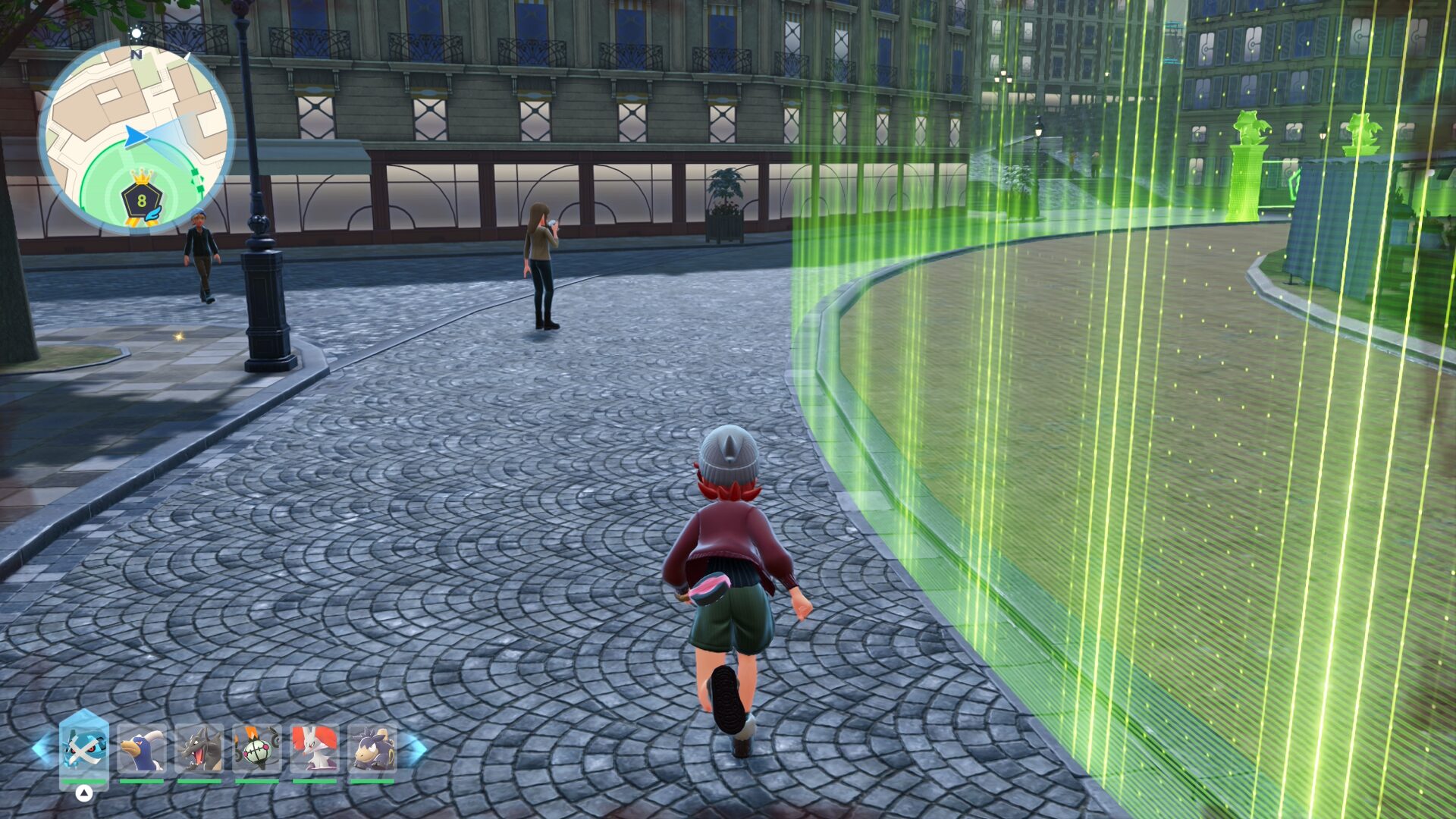Select the crowned number 8 zone badge
1456x819 pixels.
tap(142, 199)
